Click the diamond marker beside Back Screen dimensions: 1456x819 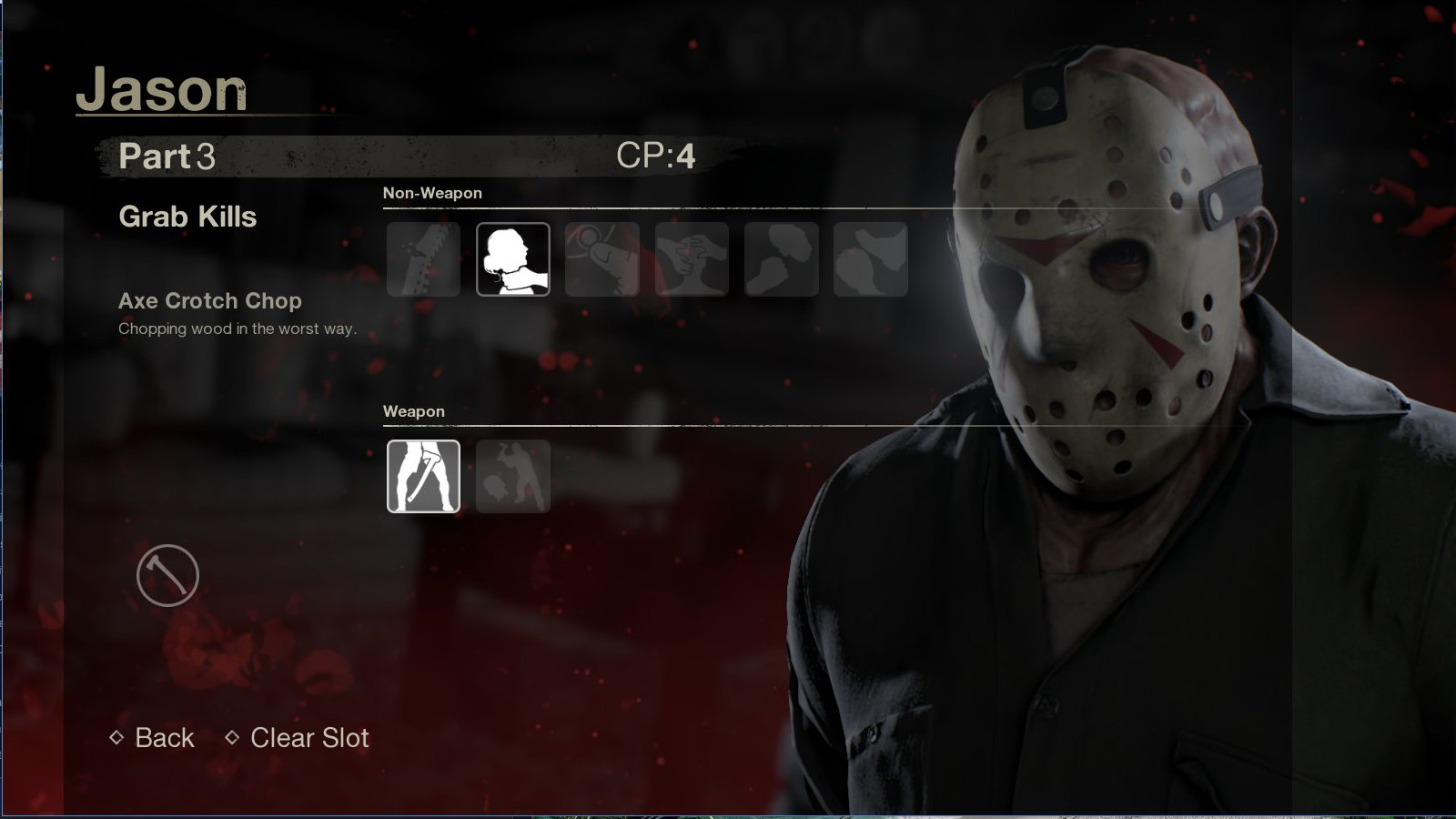[x=117, y=738]
